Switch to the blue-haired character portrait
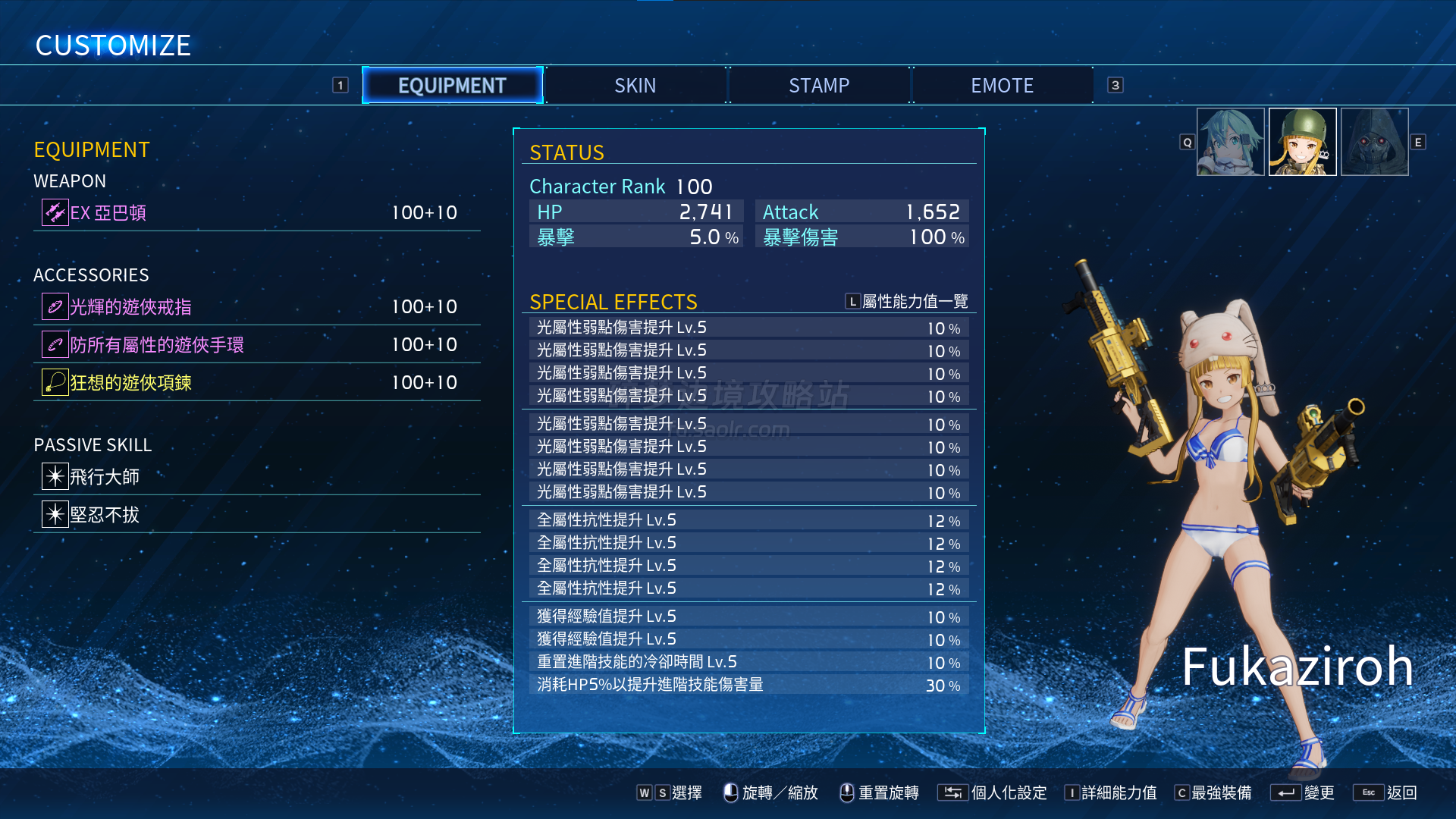Viewport: 1456px width, 819px height. pyautogui.click(x=1230, y=142)
